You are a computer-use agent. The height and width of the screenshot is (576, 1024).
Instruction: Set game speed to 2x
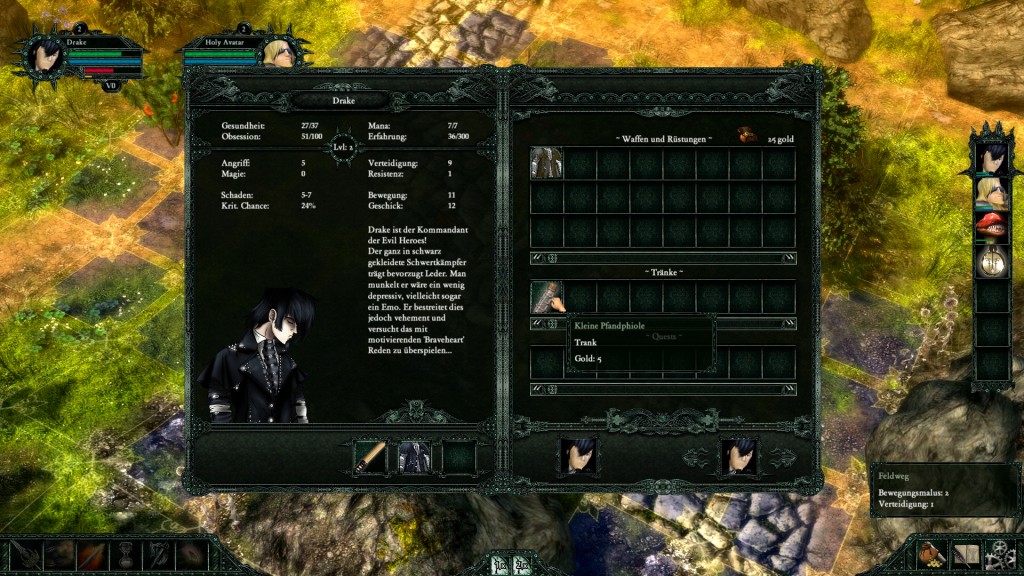coord(522,566)
